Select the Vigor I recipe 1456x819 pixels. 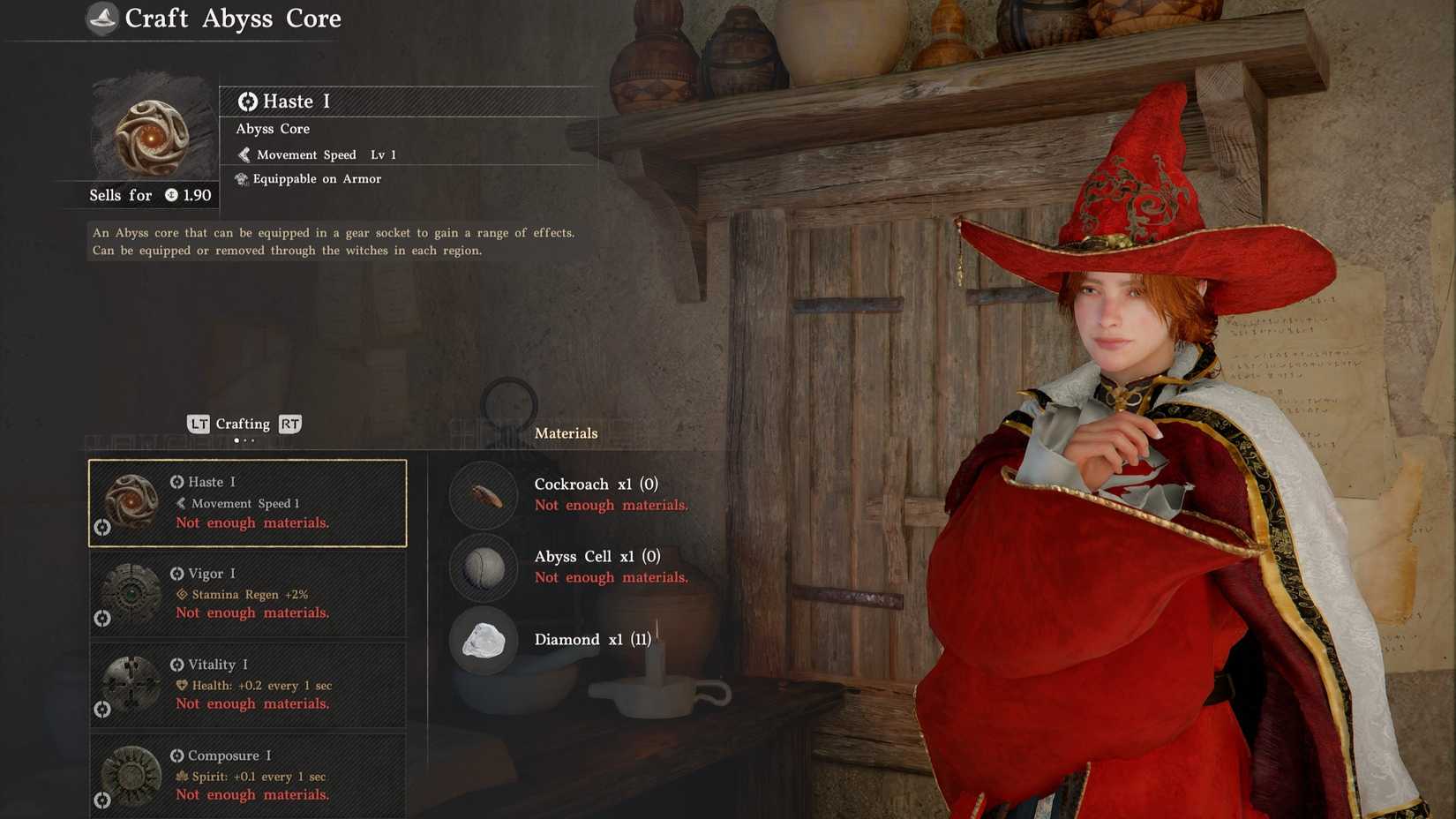[247, 593]
